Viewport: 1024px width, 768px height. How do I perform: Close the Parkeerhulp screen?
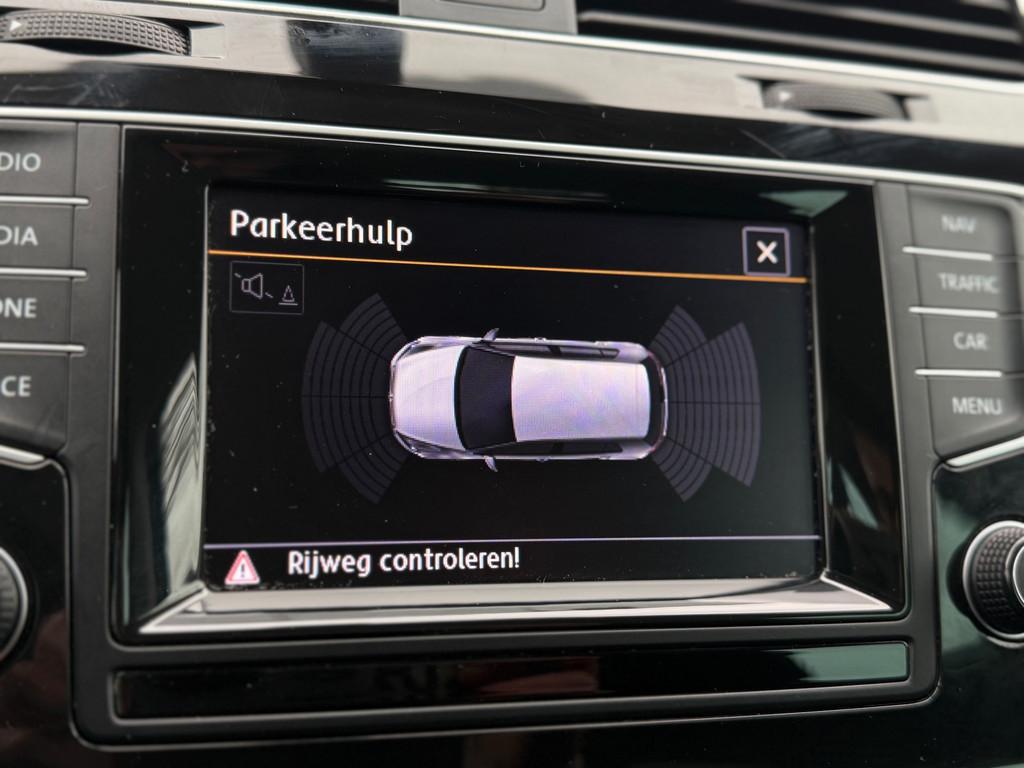click(766, 252)
